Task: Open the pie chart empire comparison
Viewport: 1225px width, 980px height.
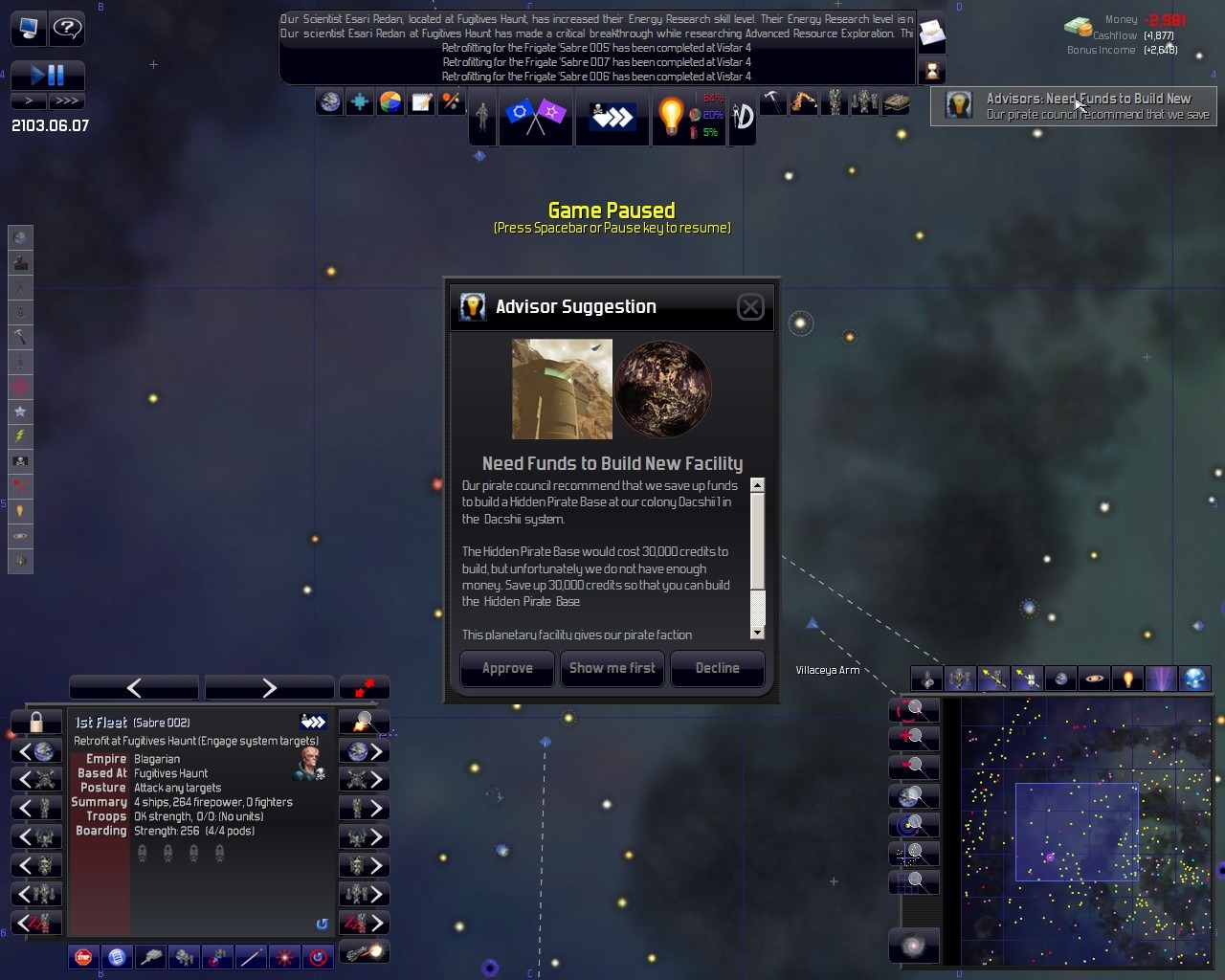Action: (390, 102)
